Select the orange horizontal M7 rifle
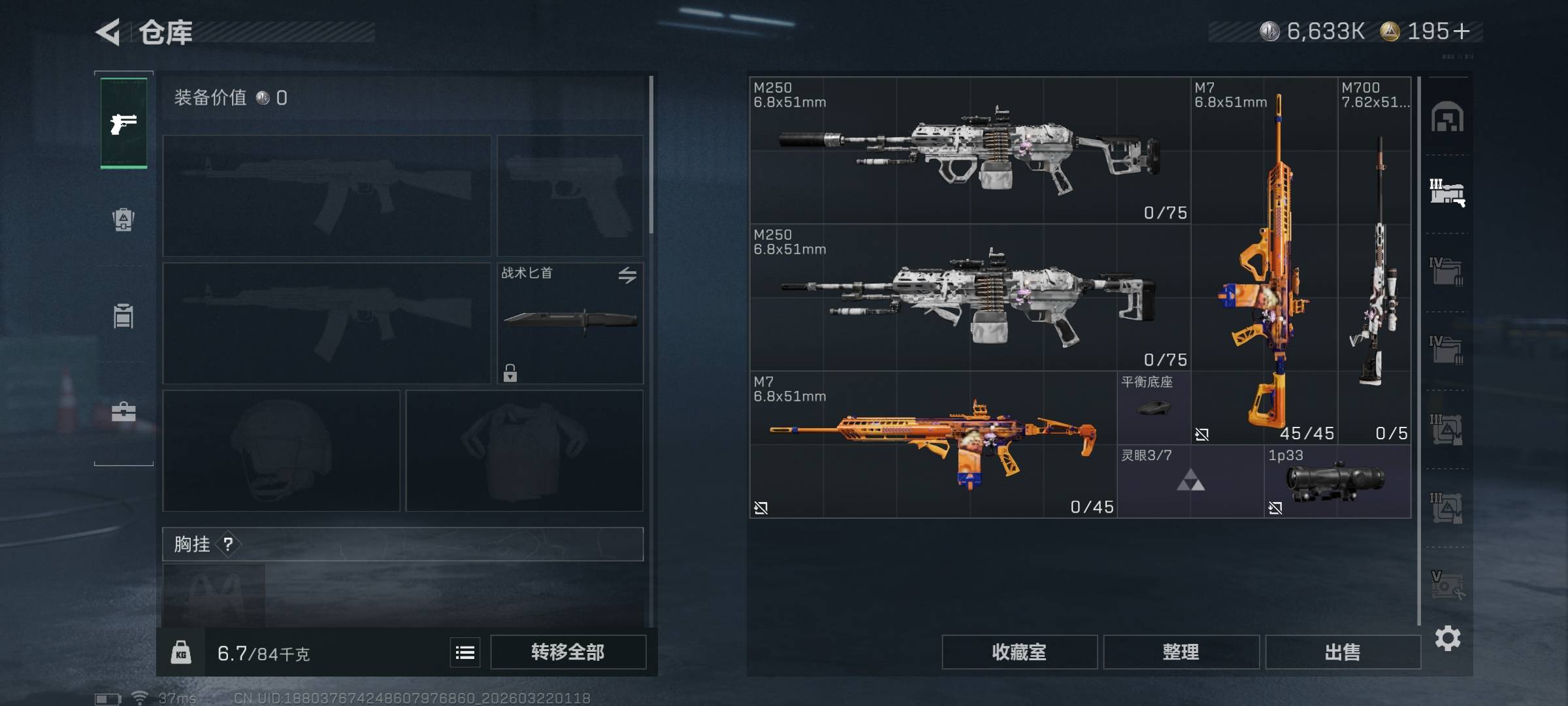 [x=933, y=445]
